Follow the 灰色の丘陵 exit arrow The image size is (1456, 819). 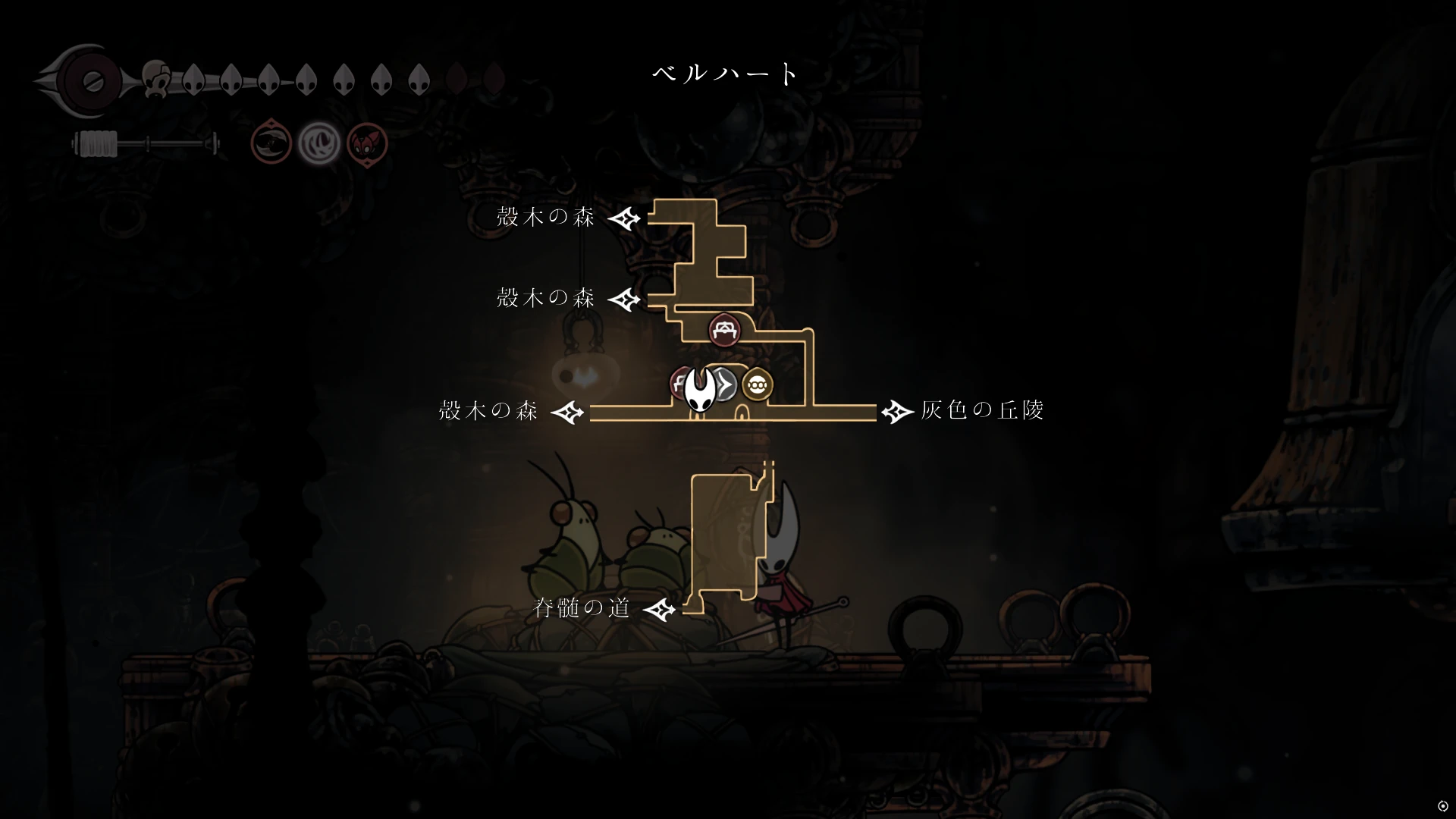(x=897, y=412)
